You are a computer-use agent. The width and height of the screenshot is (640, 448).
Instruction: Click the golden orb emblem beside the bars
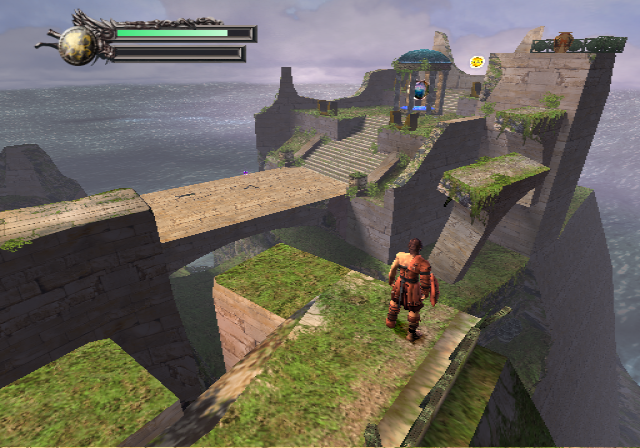(x=76, y=45)
